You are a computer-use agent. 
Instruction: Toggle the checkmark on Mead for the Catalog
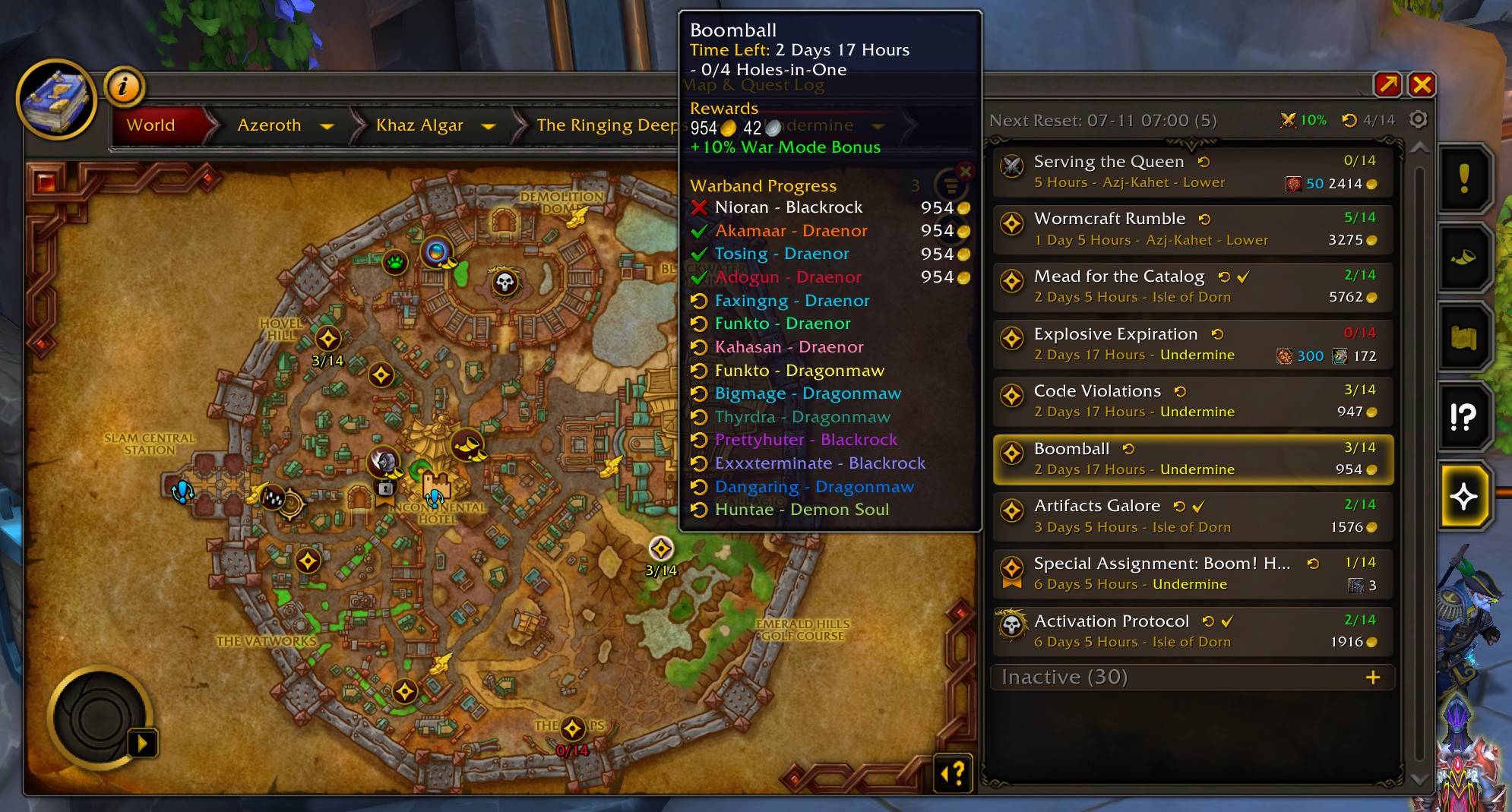click(1244, 276)
